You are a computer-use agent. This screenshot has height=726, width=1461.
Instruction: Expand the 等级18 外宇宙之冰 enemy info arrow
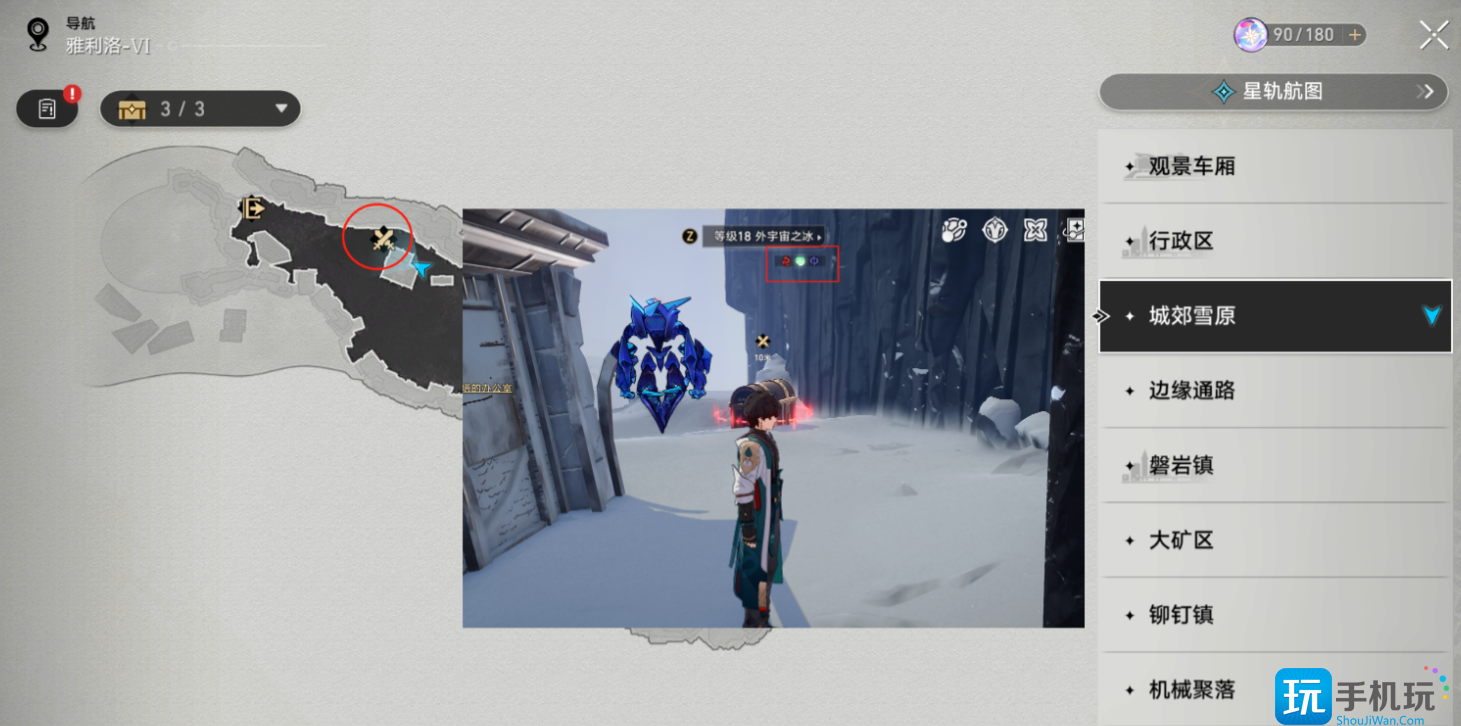(x=820, y=235)
